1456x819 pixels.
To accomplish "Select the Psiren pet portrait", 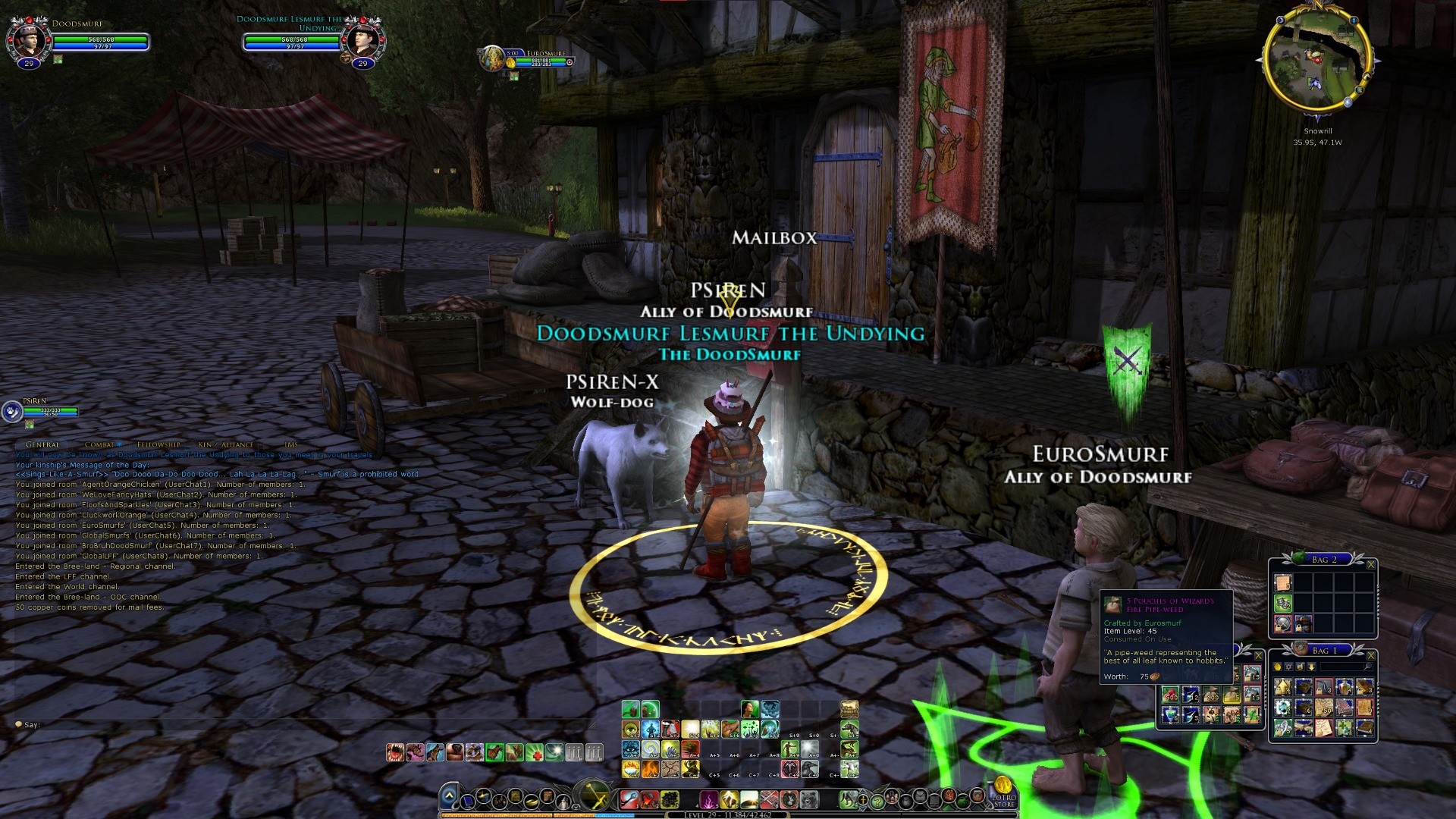I will (x=12, y=412).
